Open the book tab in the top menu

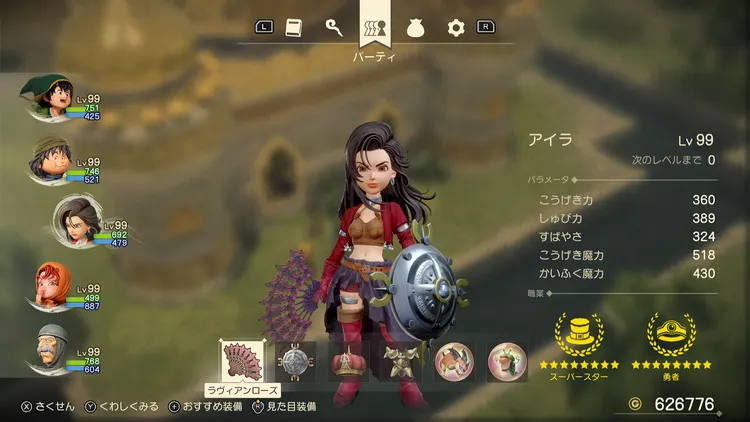293,28
